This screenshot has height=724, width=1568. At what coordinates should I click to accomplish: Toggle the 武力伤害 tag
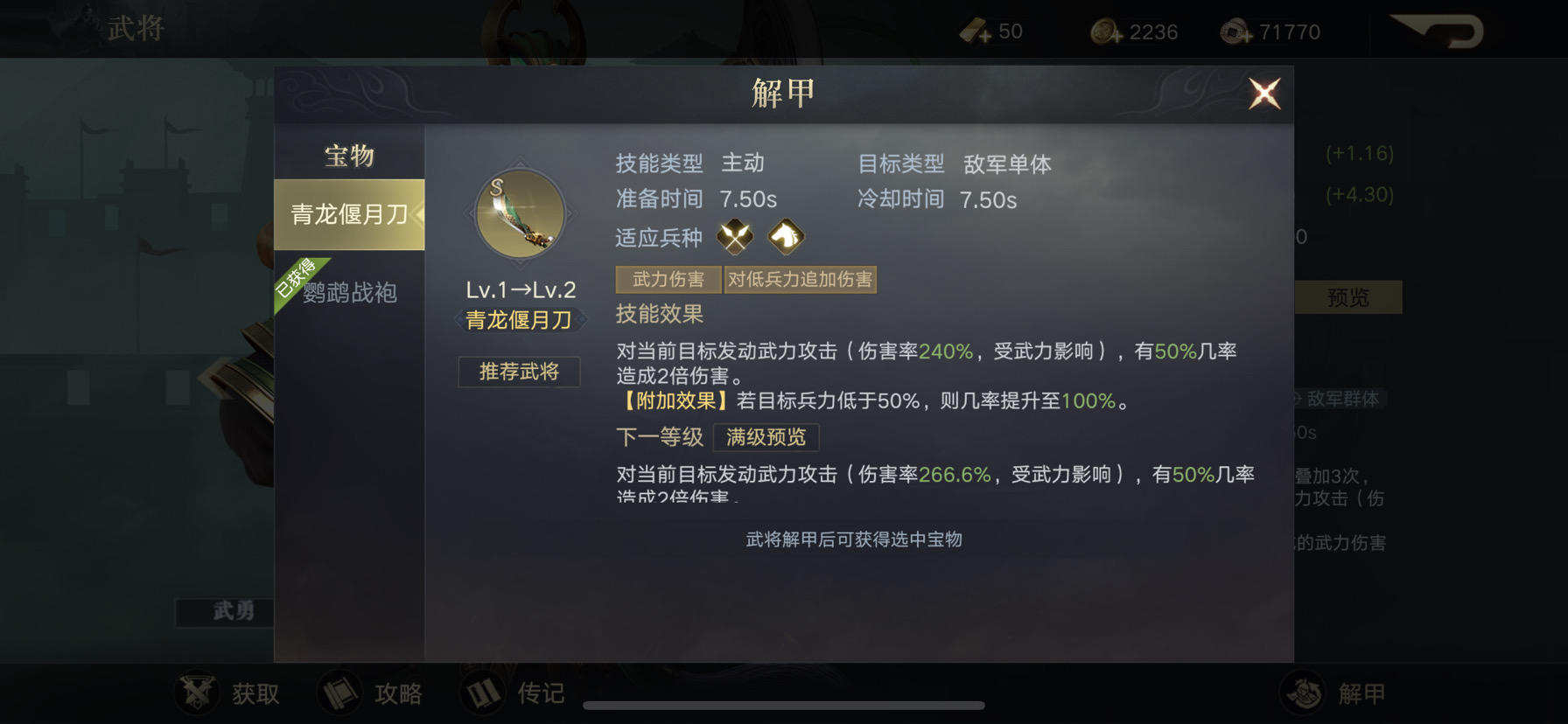coord(668,279)
